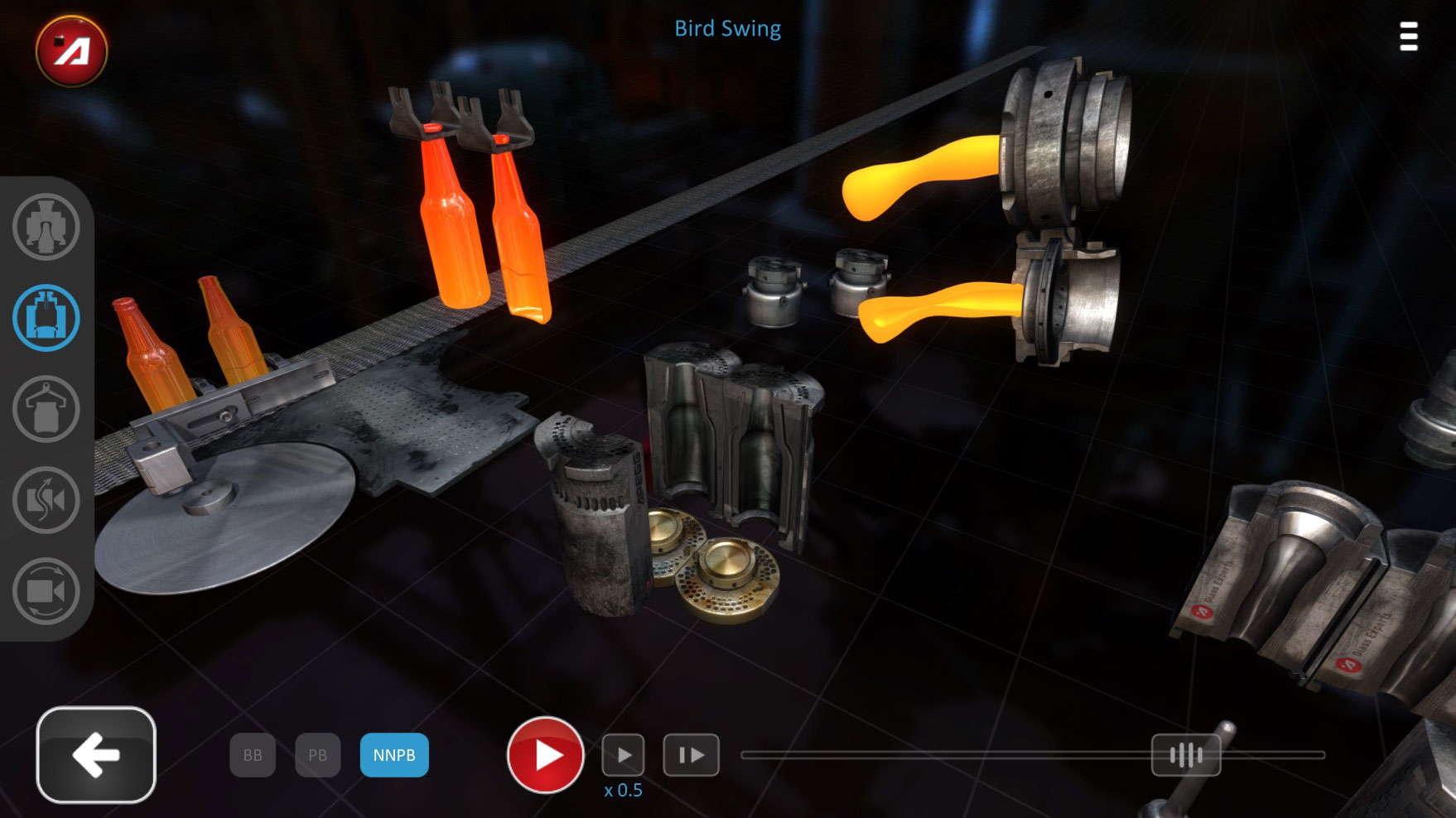Open the Bird Swing title dropdown

[727, 29]
